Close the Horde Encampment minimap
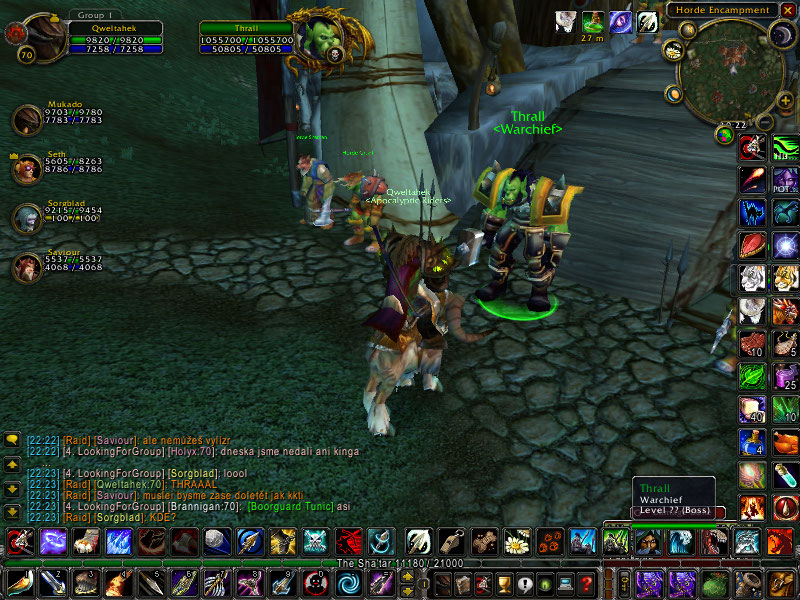Viewport: 800px width, 600px height. pyautogui.click(x=787, y=10)
